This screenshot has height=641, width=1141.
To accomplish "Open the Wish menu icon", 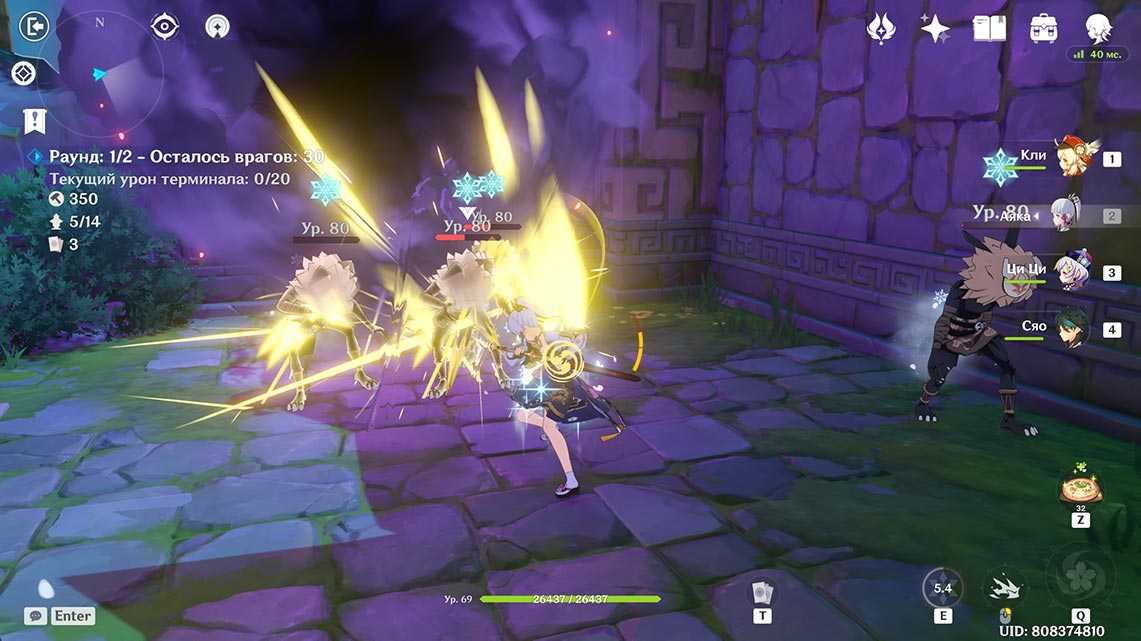I will pyautogui.click(x=880, y=28).
